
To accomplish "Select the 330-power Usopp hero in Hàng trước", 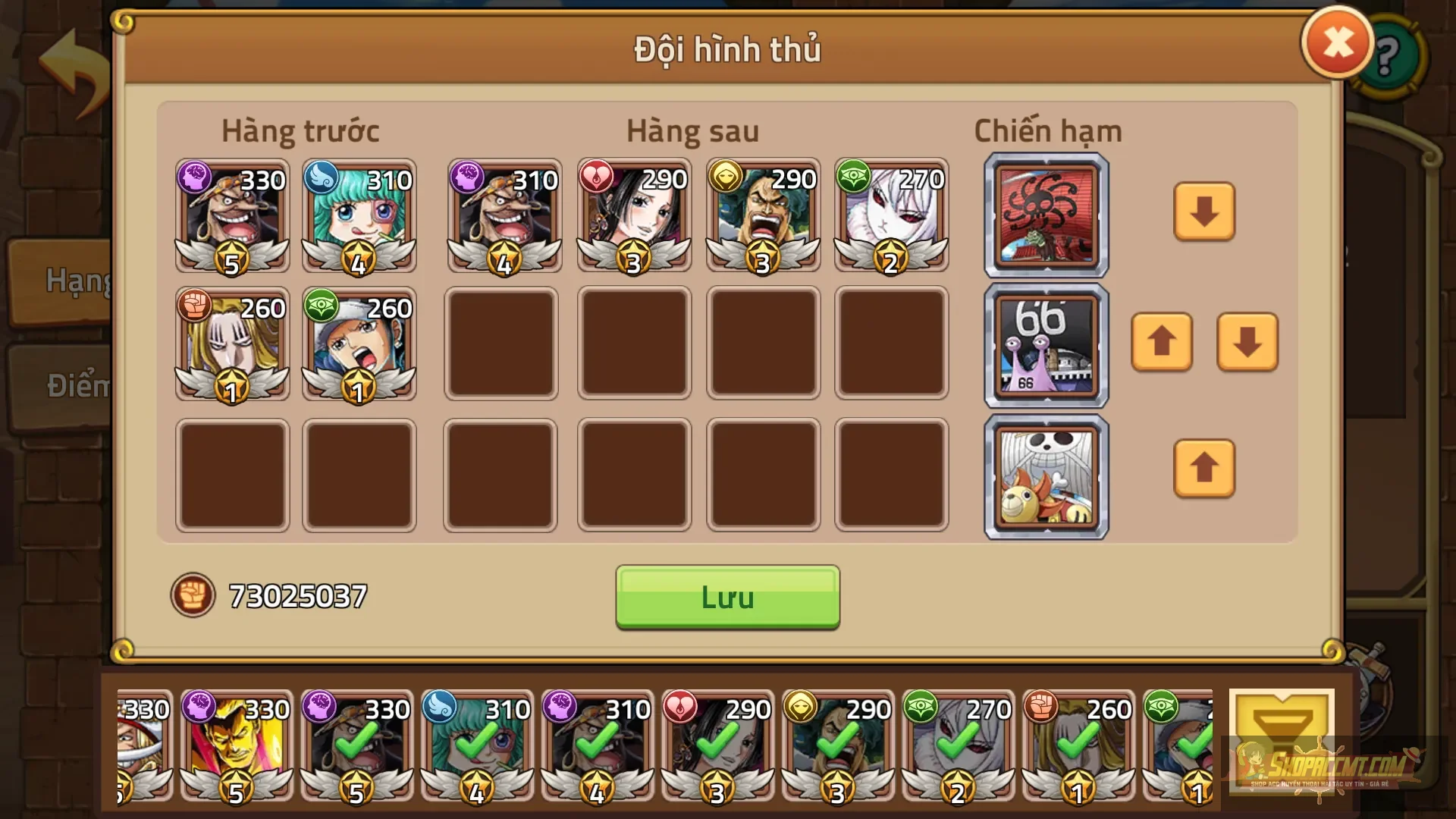I will (x=231, y=216).
